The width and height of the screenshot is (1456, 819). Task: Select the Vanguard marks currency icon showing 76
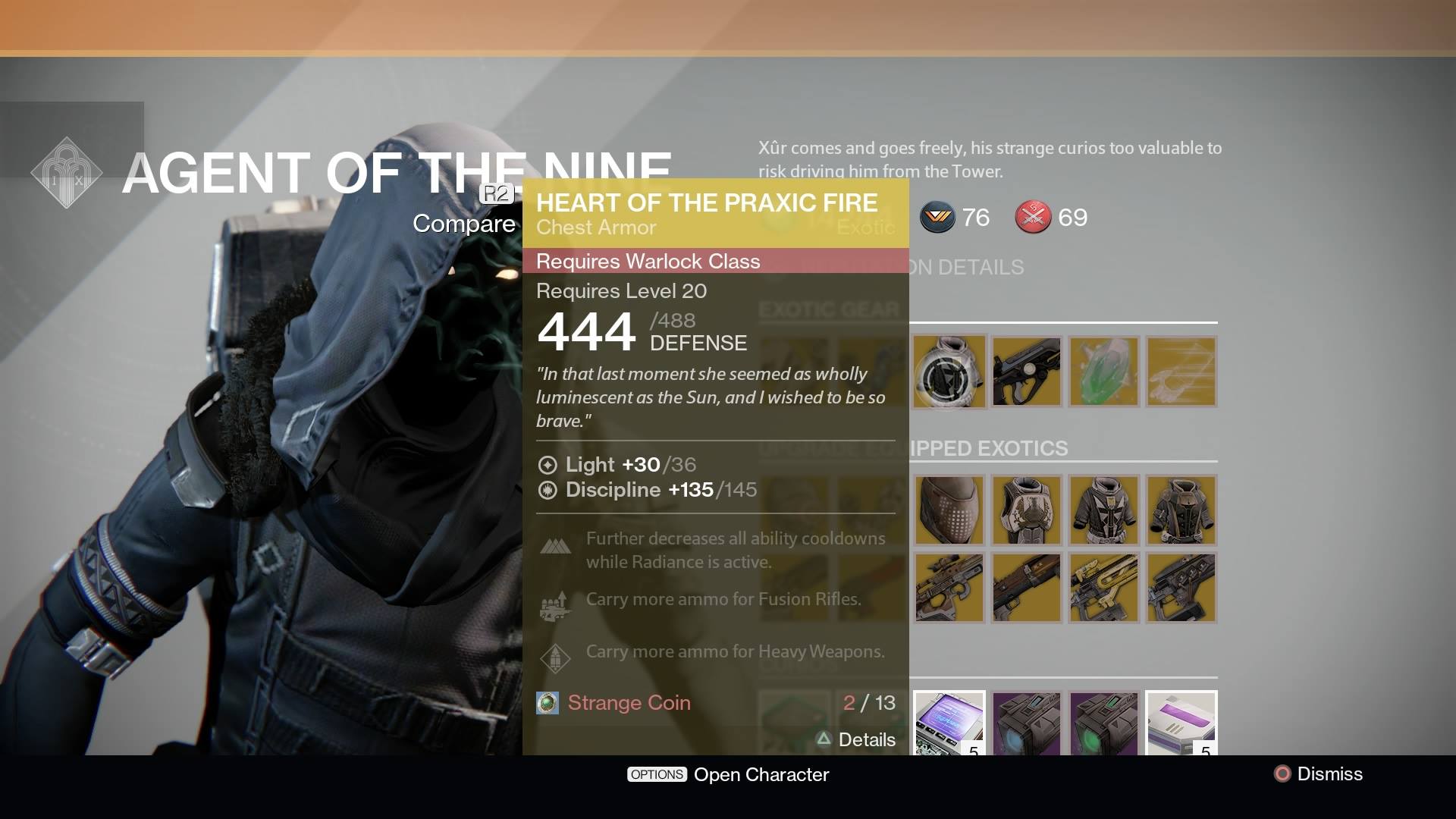click(937, 218)
